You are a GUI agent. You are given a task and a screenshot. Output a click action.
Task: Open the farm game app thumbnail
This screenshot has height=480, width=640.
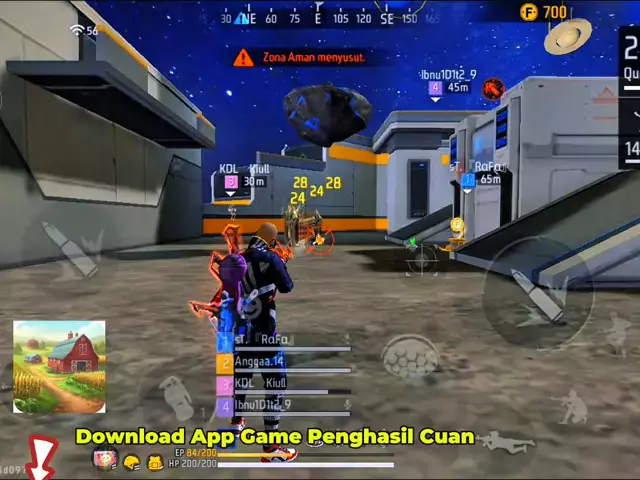click(x=59, y=366)
